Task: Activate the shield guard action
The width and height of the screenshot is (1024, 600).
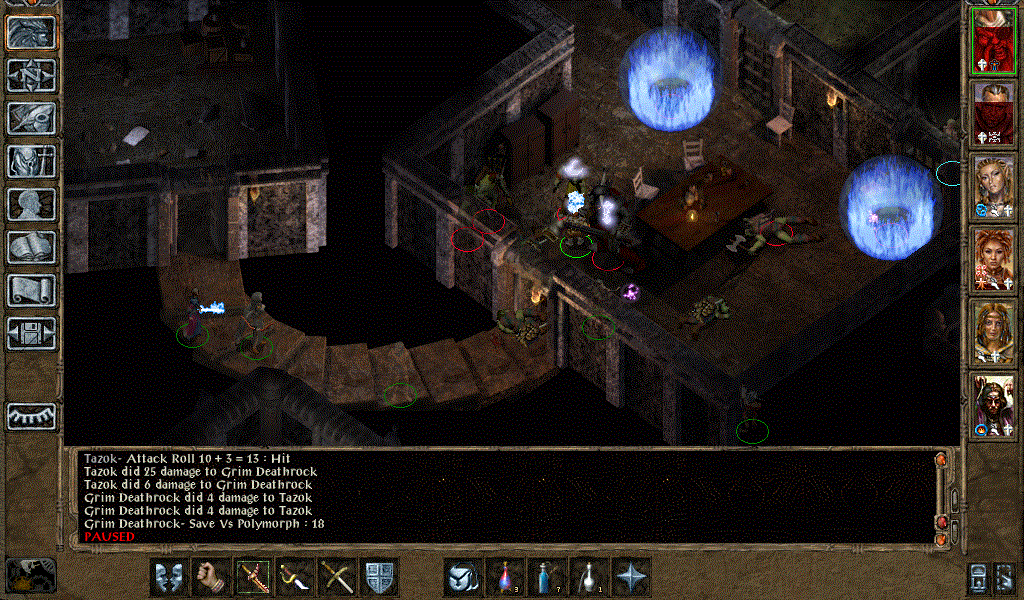Action: pos(379,577)
